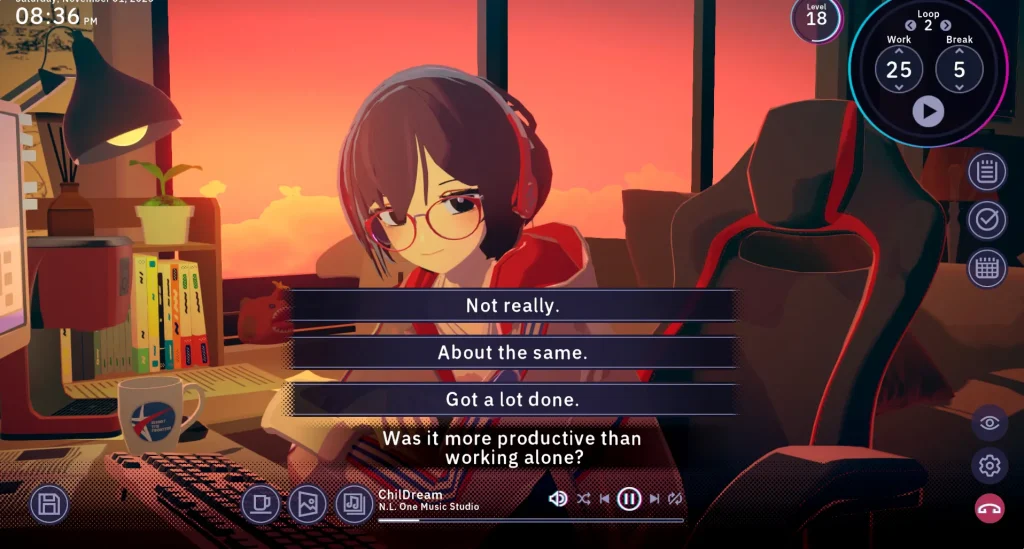The height and width of the screenshot is (549, 1024).
Task: Increase the Work minutes with the up arrow
Action: tap(899, 50)
